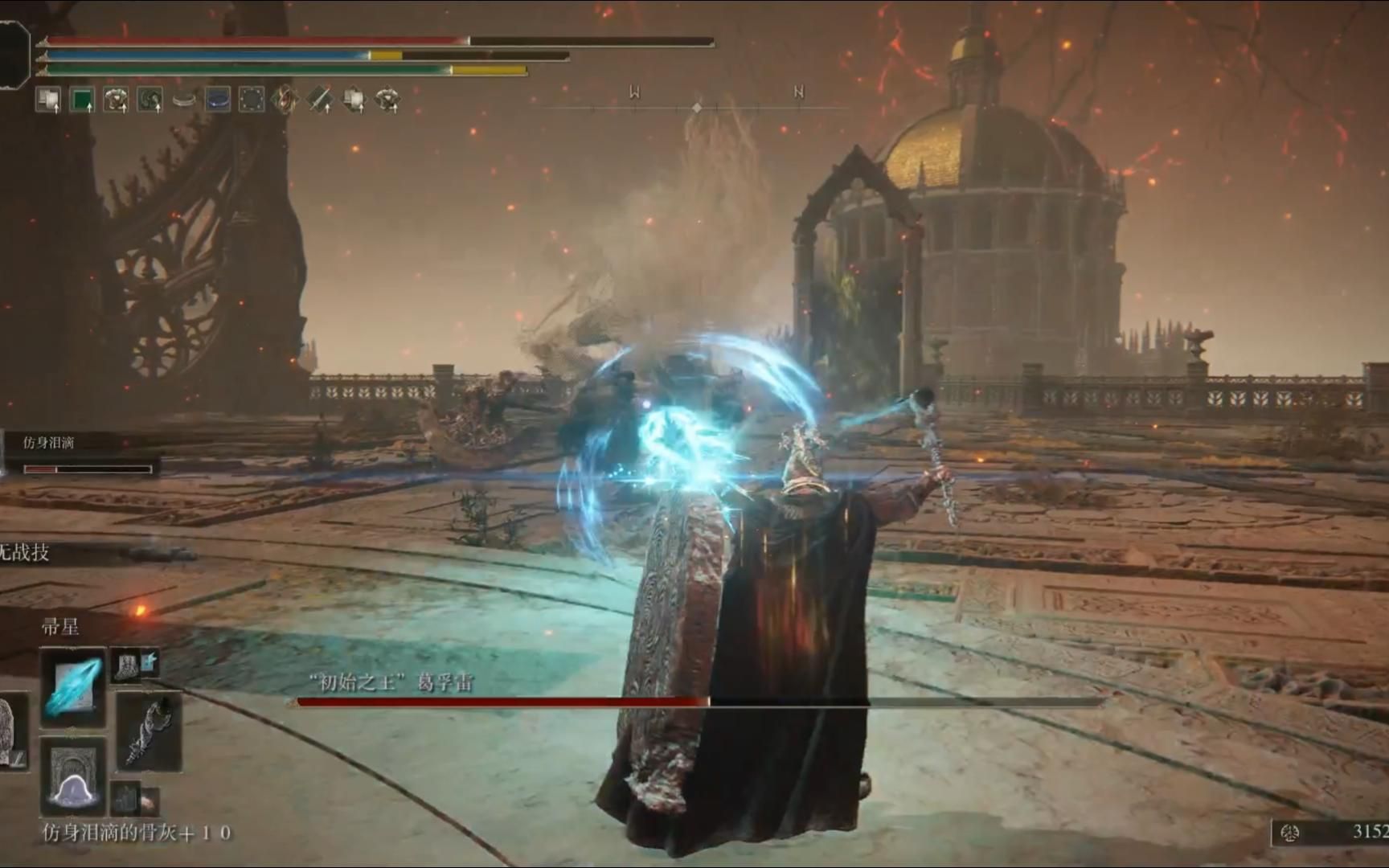Click the equipped staff weapon slot
The height and width of the screenshot is (868, 1389).
point(150,731)
